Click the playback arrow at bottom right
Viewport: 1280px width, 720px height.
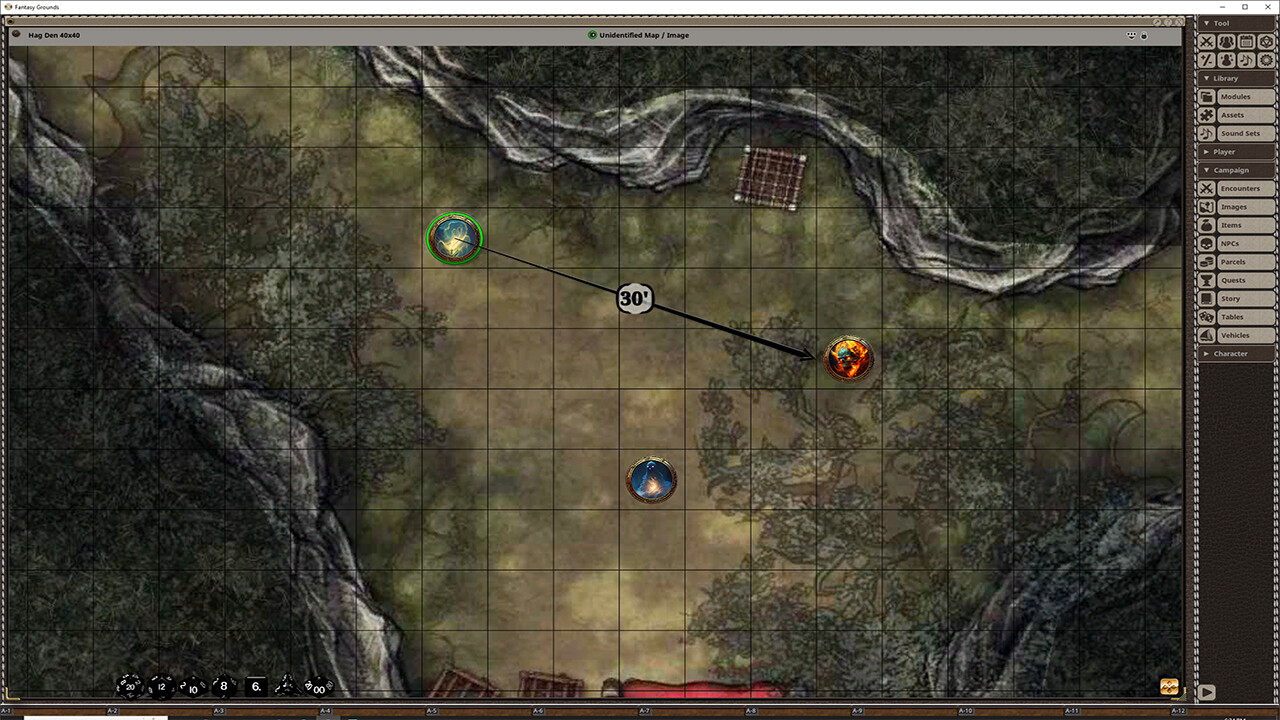[x=1207, y=691]
